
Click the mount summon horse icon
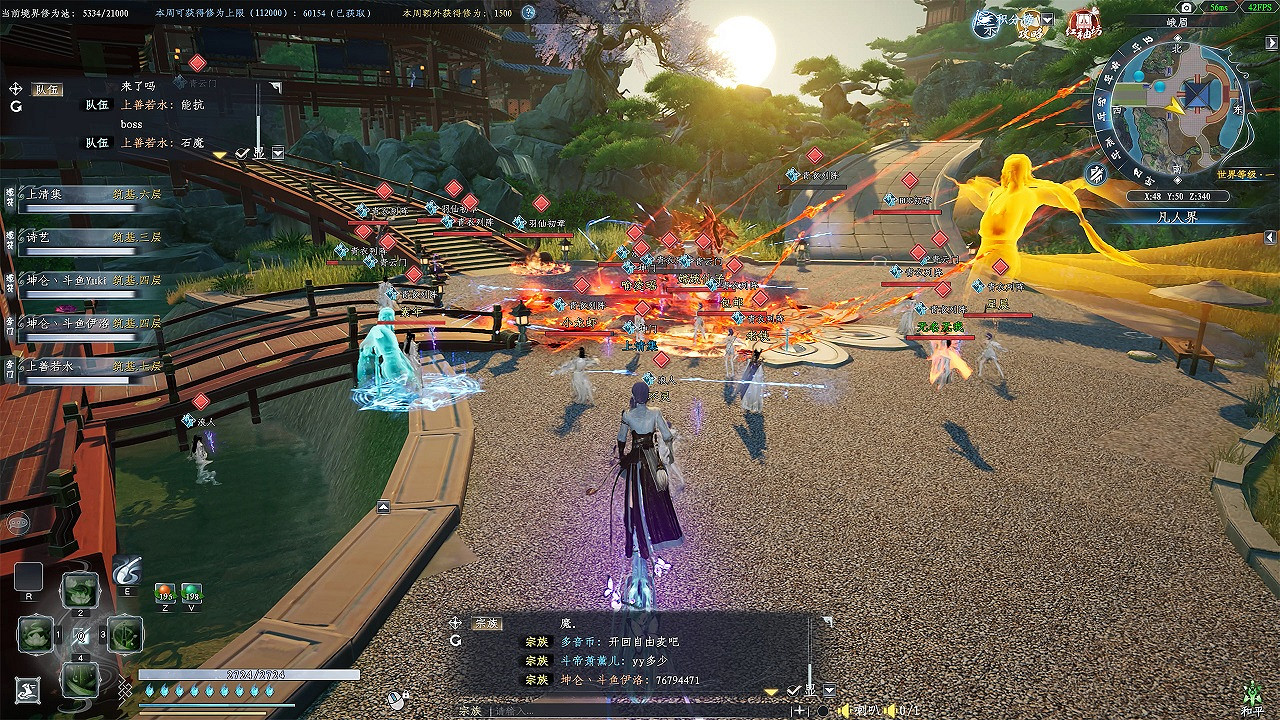pyautogui.click(x=29, y=688)
